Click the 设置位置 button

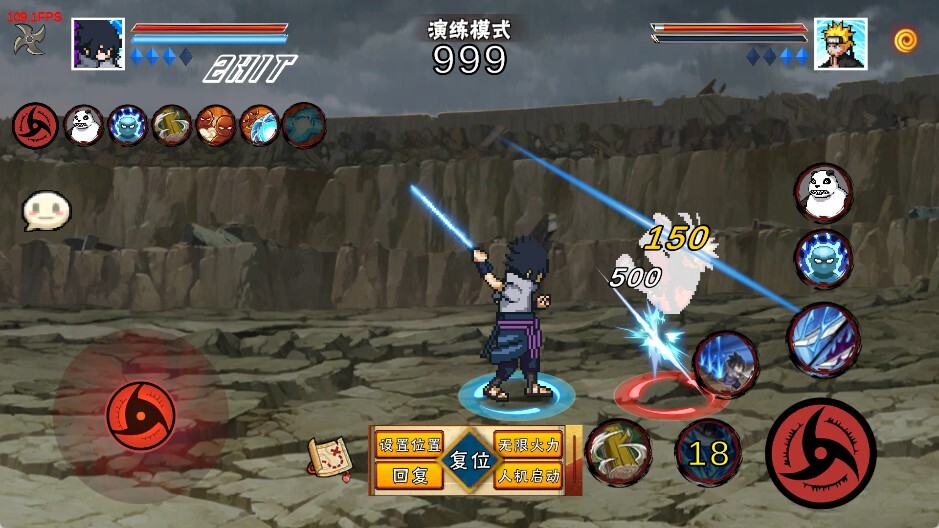click(x=408, y=444)
